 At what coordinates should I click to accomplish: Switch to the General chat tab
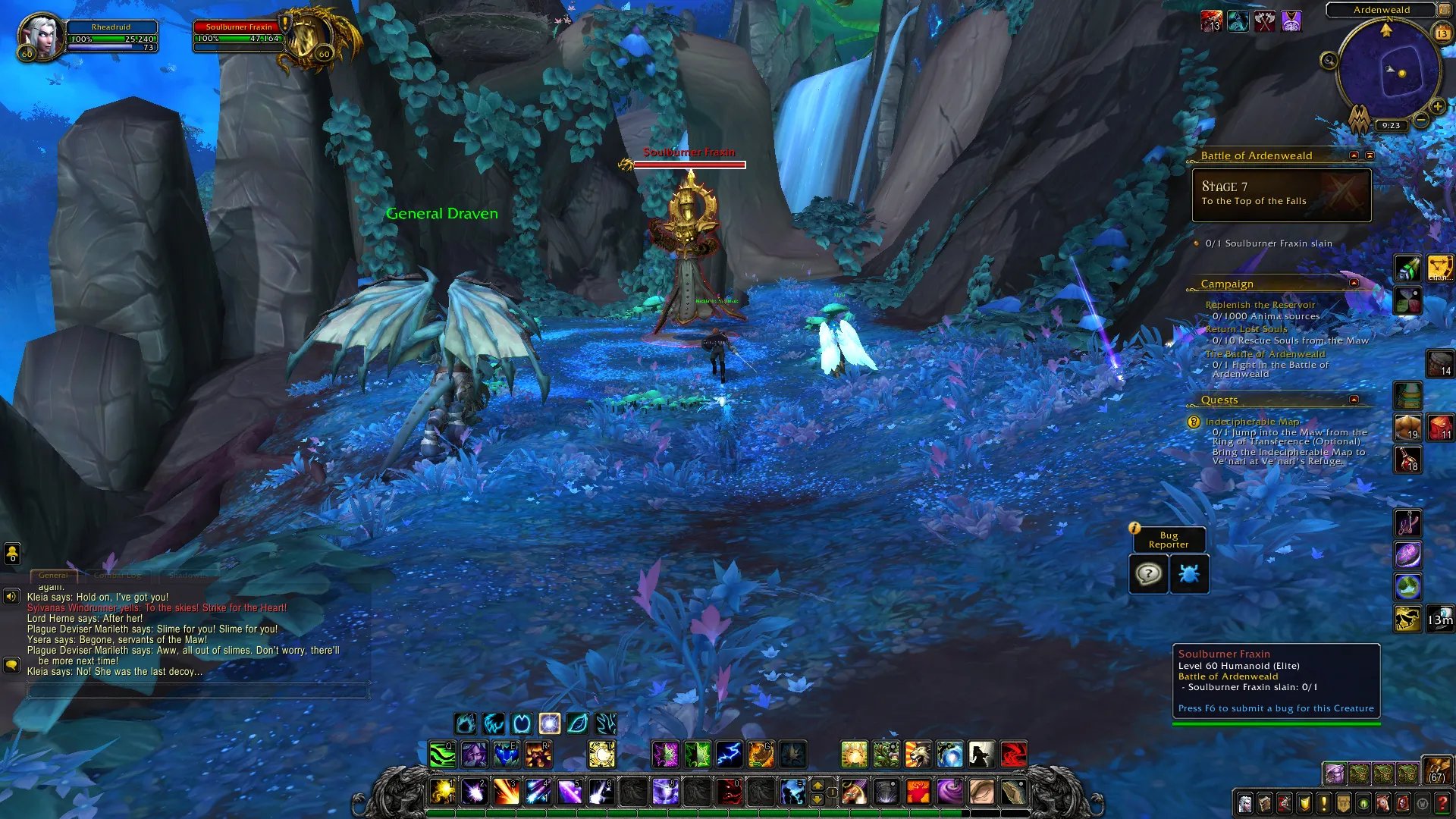(53, 576)
